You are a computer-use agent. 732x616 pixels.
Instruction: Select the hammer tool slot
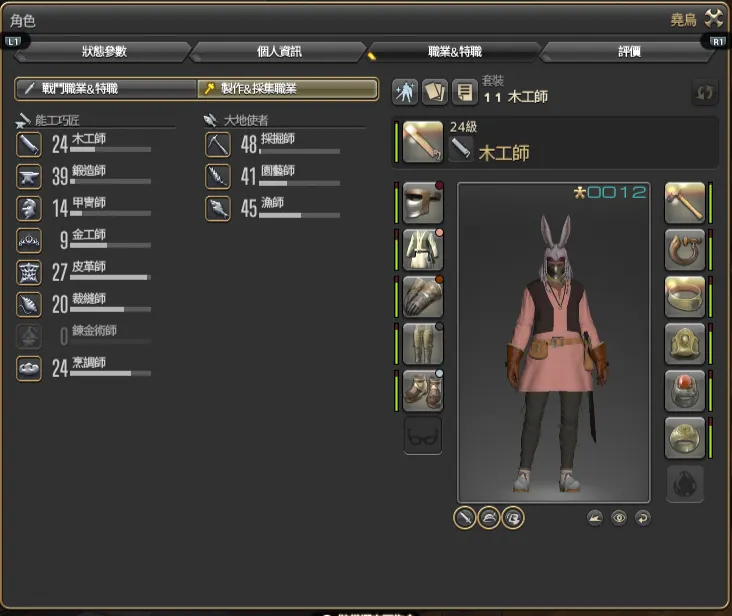[684, 202]
